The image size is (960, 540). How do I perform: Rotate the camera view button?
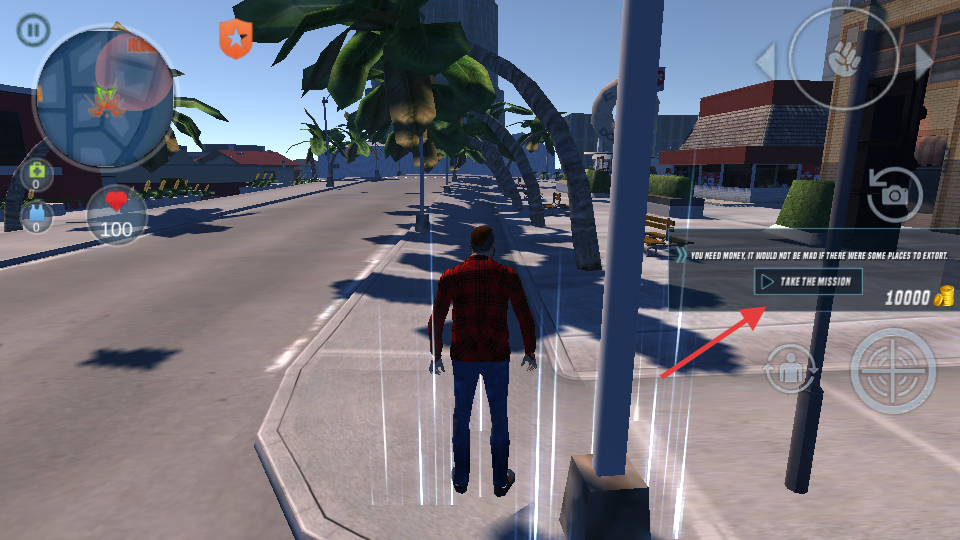893,195
